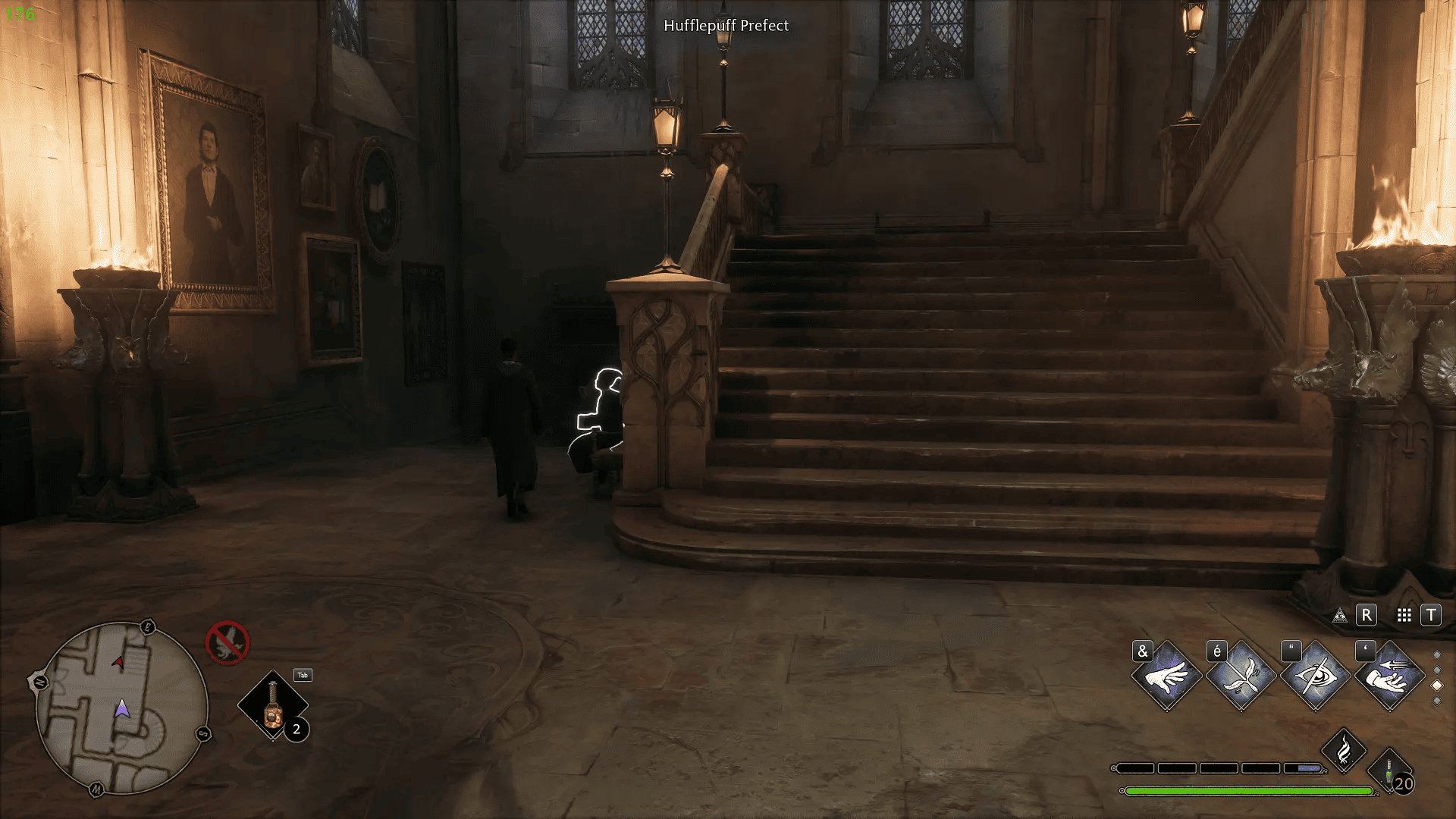The image size is (1456, 819).
Task: Click the crossed-out eagle mount icon
Action: point(227,642)
